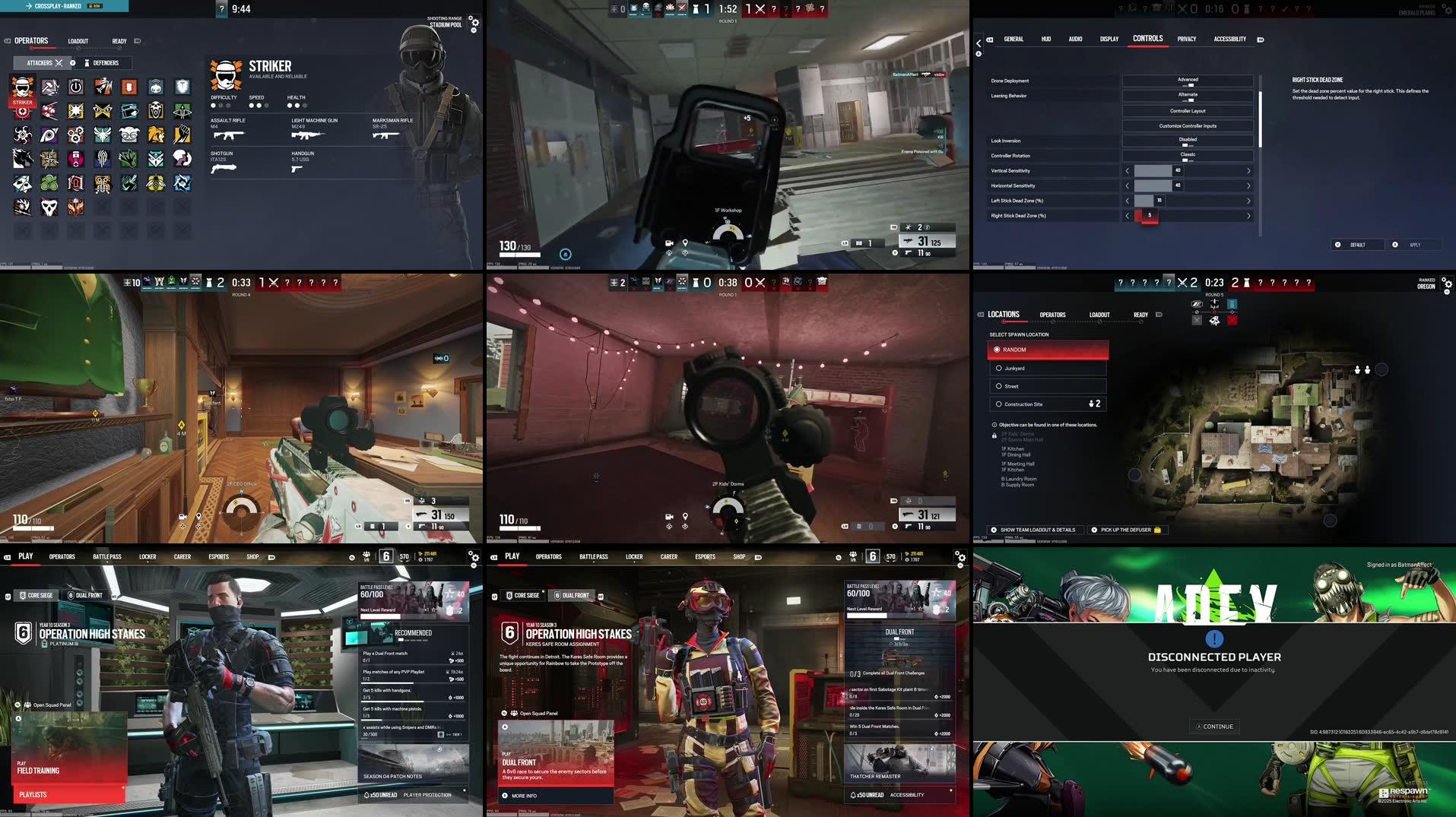This screenshot has height=817, width=1456.
Task: Switch to the Display settings tab
Action: [x=1109, y=39]
